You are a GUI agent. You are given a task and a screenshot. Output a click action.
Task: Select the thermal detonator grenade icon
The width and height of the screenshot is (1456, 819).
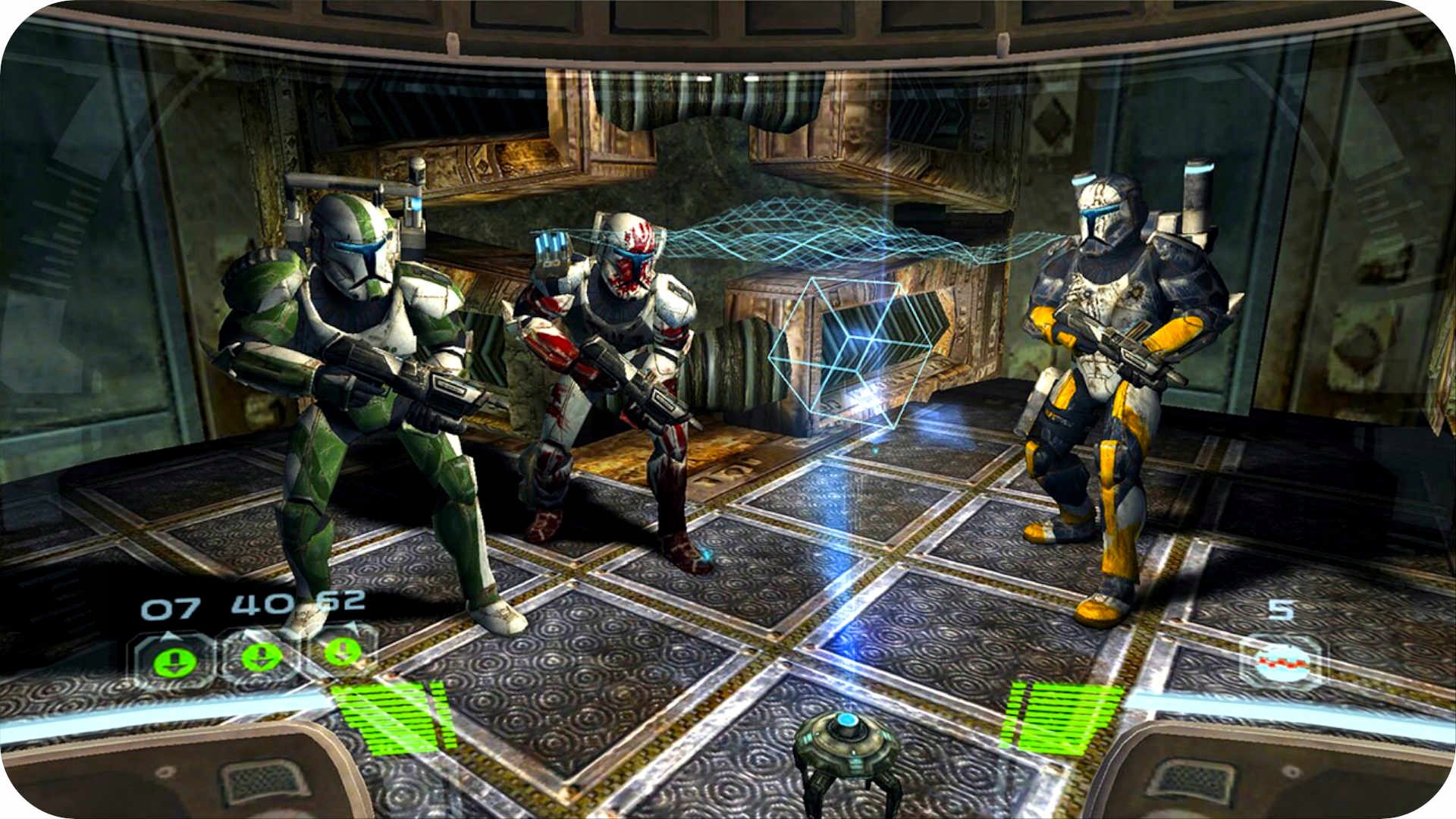(1283, 662)
